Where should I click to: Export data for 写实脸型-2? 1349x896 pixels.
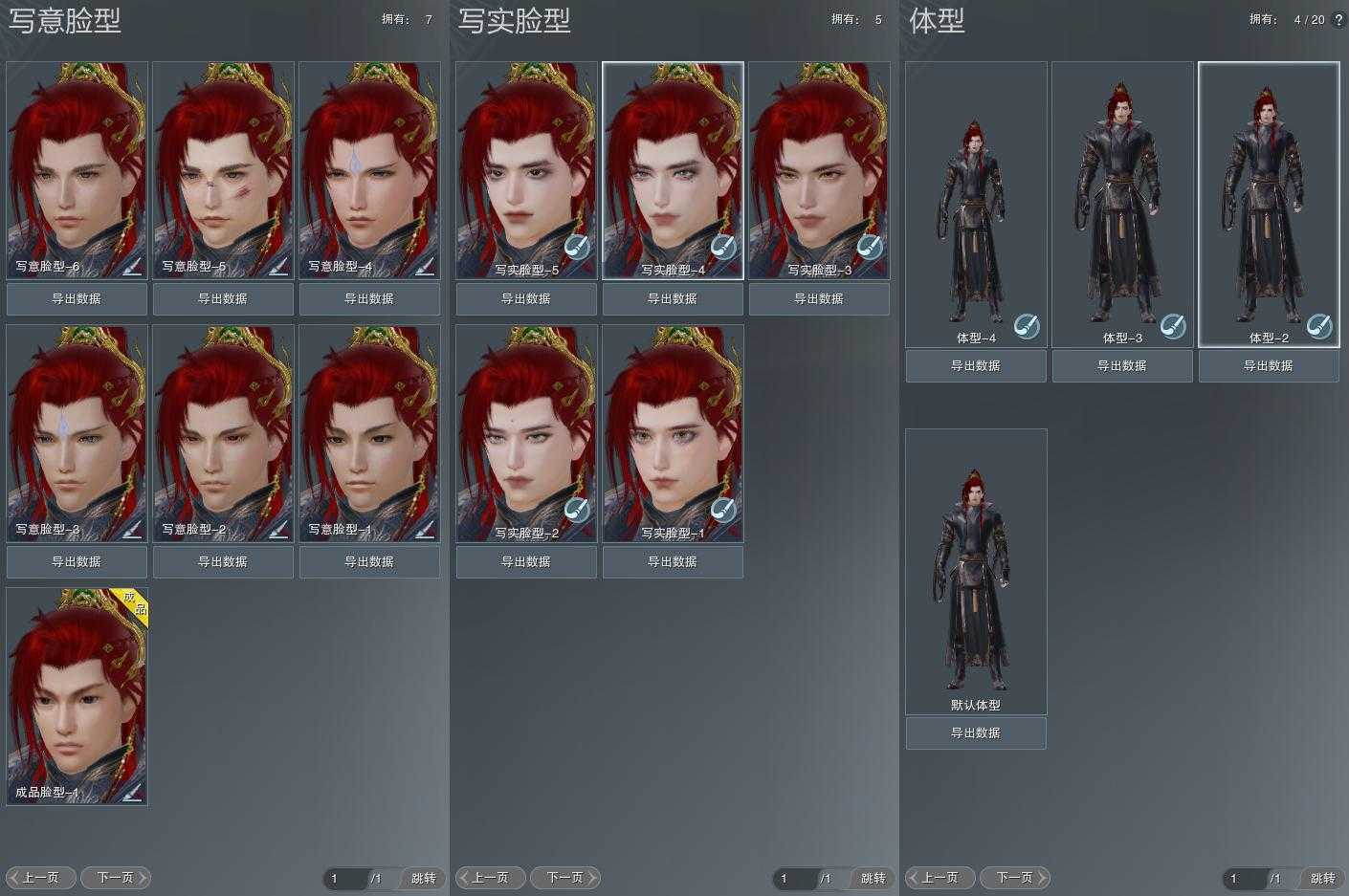(x=526, y=561)
